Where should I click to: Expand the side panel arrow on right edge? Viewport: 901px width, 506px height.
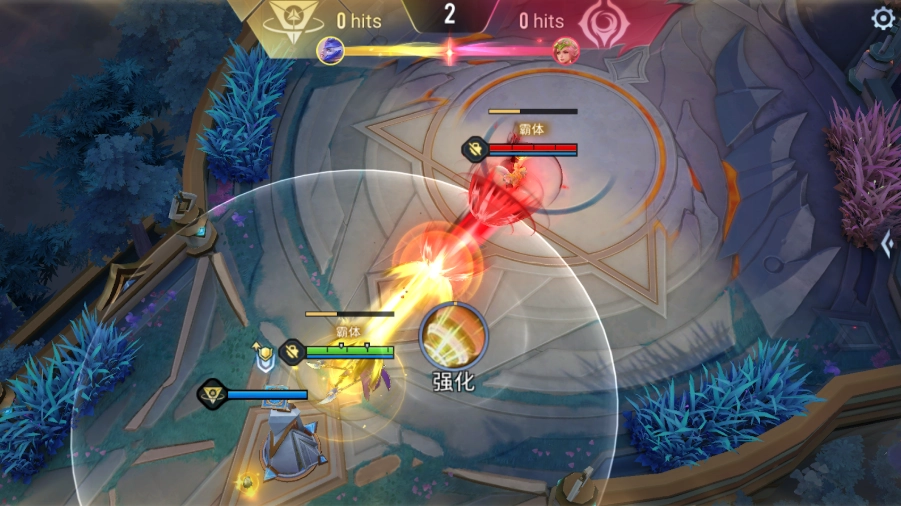(x=887, y=243)
